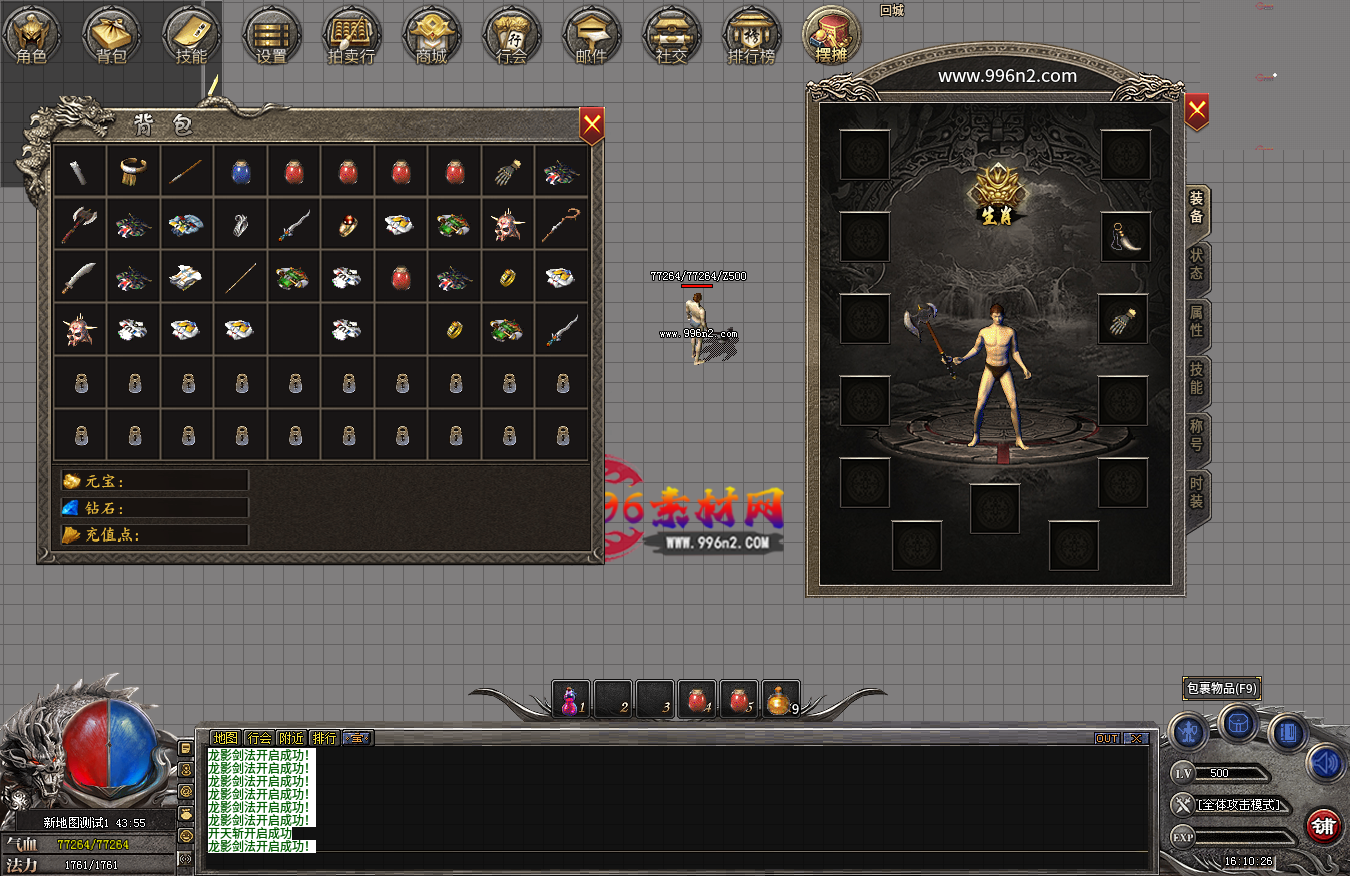Close the 背包 bag window
The height and width of the screenshot is (876, 1350).
point(592,125)
